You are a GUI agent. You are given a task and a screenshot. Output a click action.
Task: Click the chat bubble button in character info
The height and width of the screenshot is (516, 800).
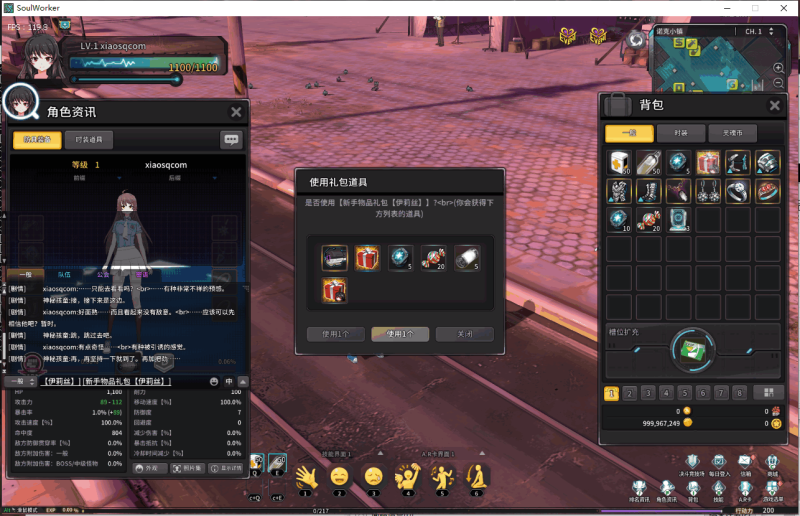click(x=231, y=140)
